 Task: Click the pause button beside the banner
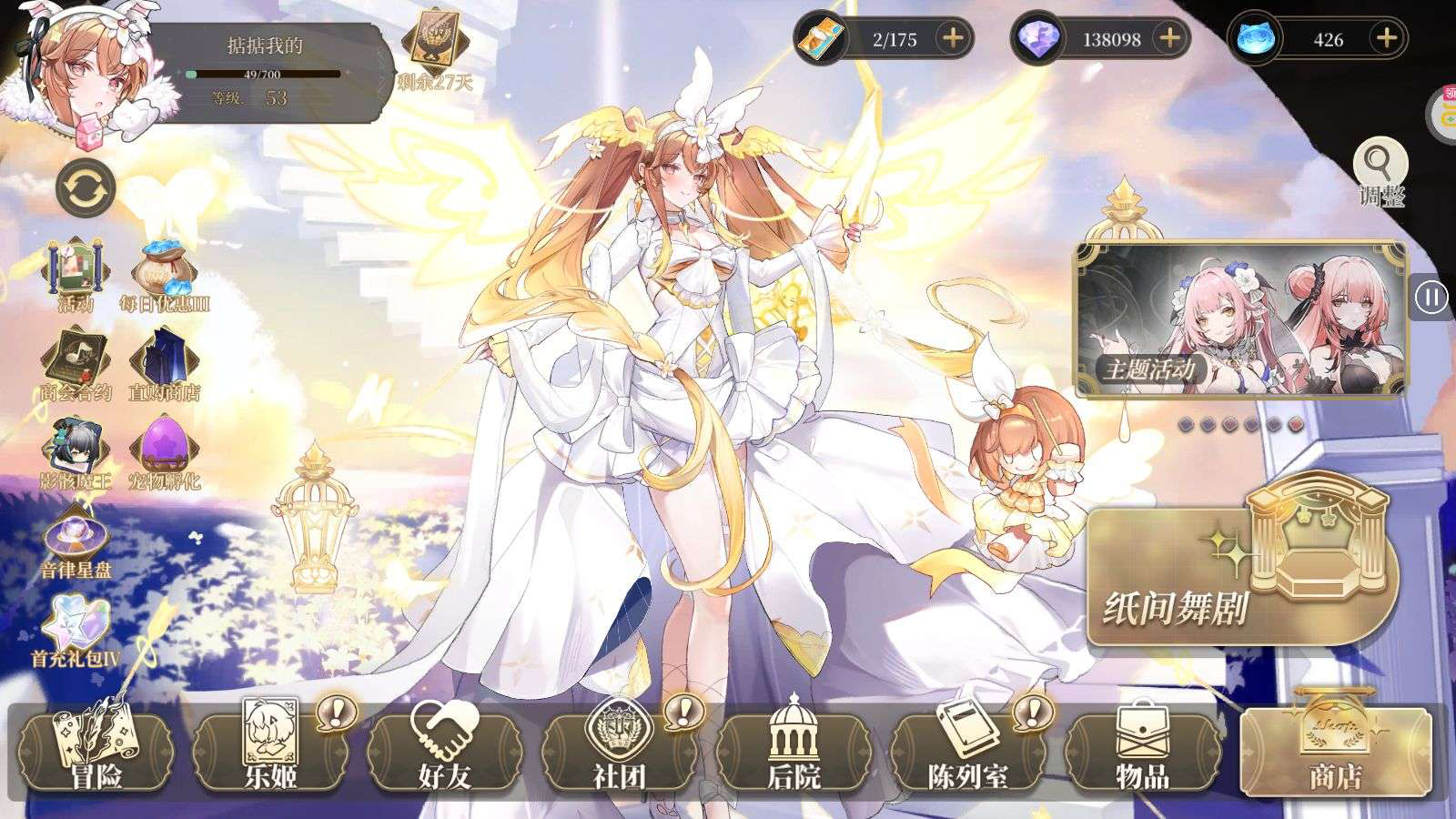pos(1431,298)
